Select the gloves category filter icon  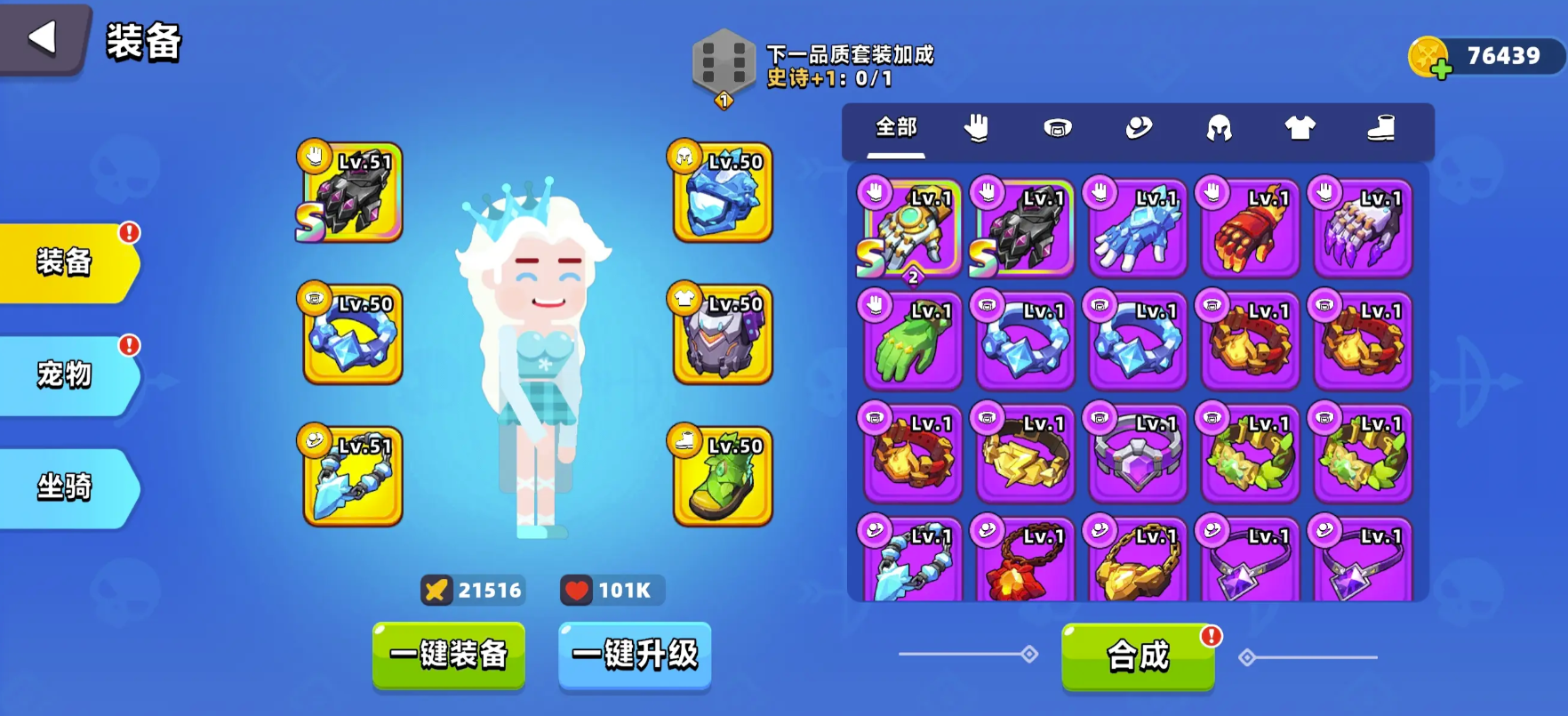977,130
